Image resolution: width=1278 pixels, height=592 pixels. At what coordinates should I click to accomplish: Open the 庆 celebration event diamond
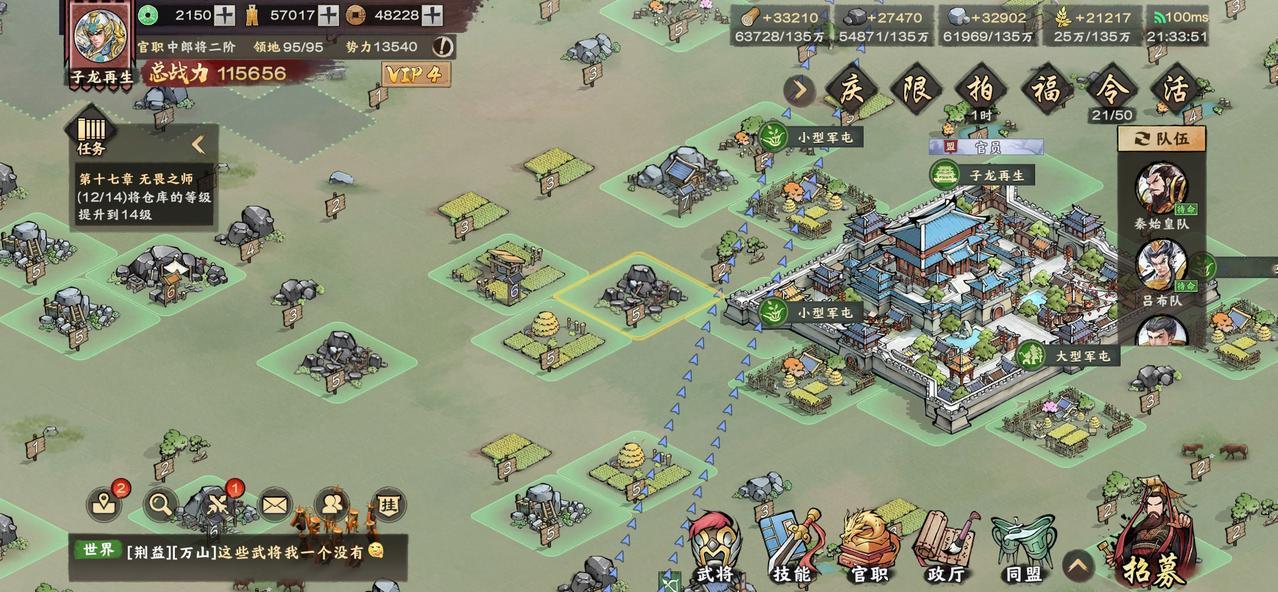[850, 90]
